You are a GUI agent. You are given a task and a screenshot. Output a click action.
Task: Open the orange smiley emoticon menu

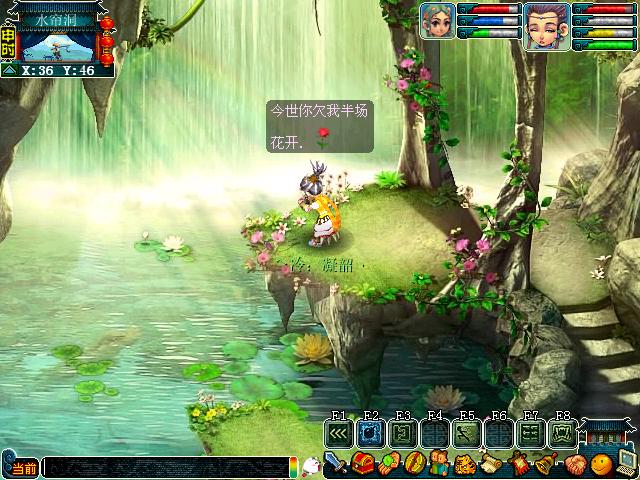coord(601,464)
